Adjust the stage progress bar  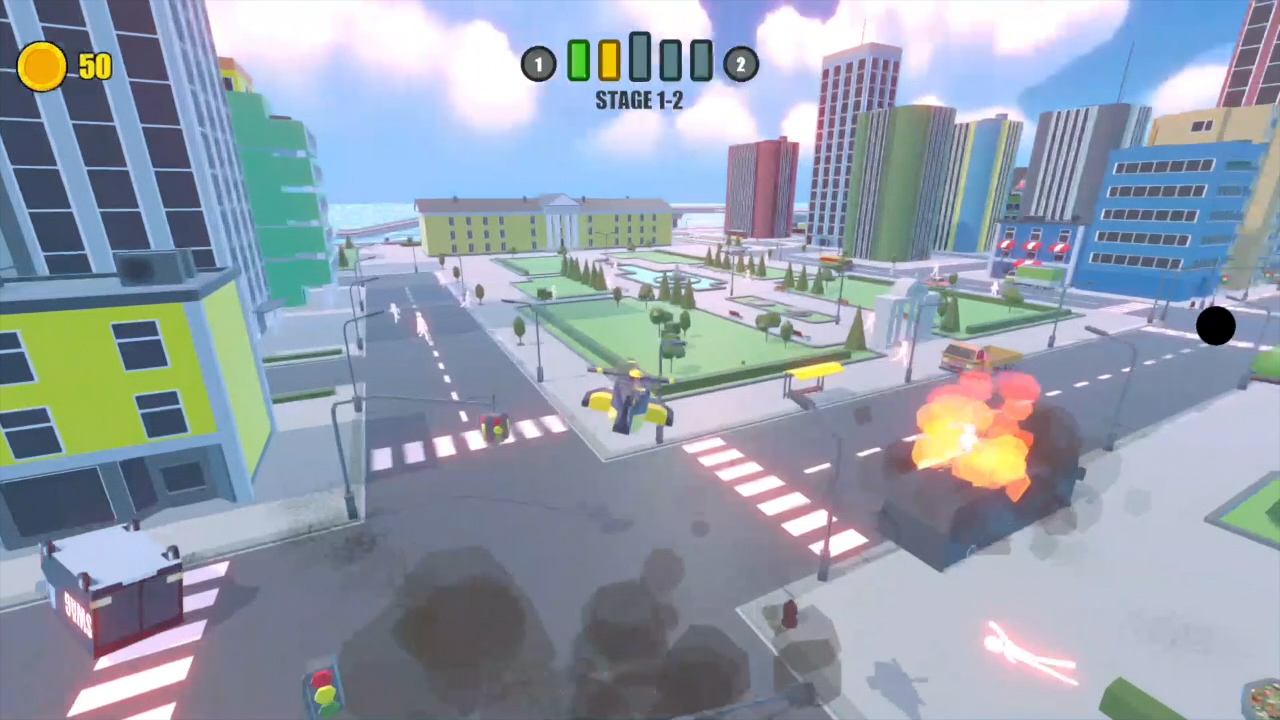640,62
